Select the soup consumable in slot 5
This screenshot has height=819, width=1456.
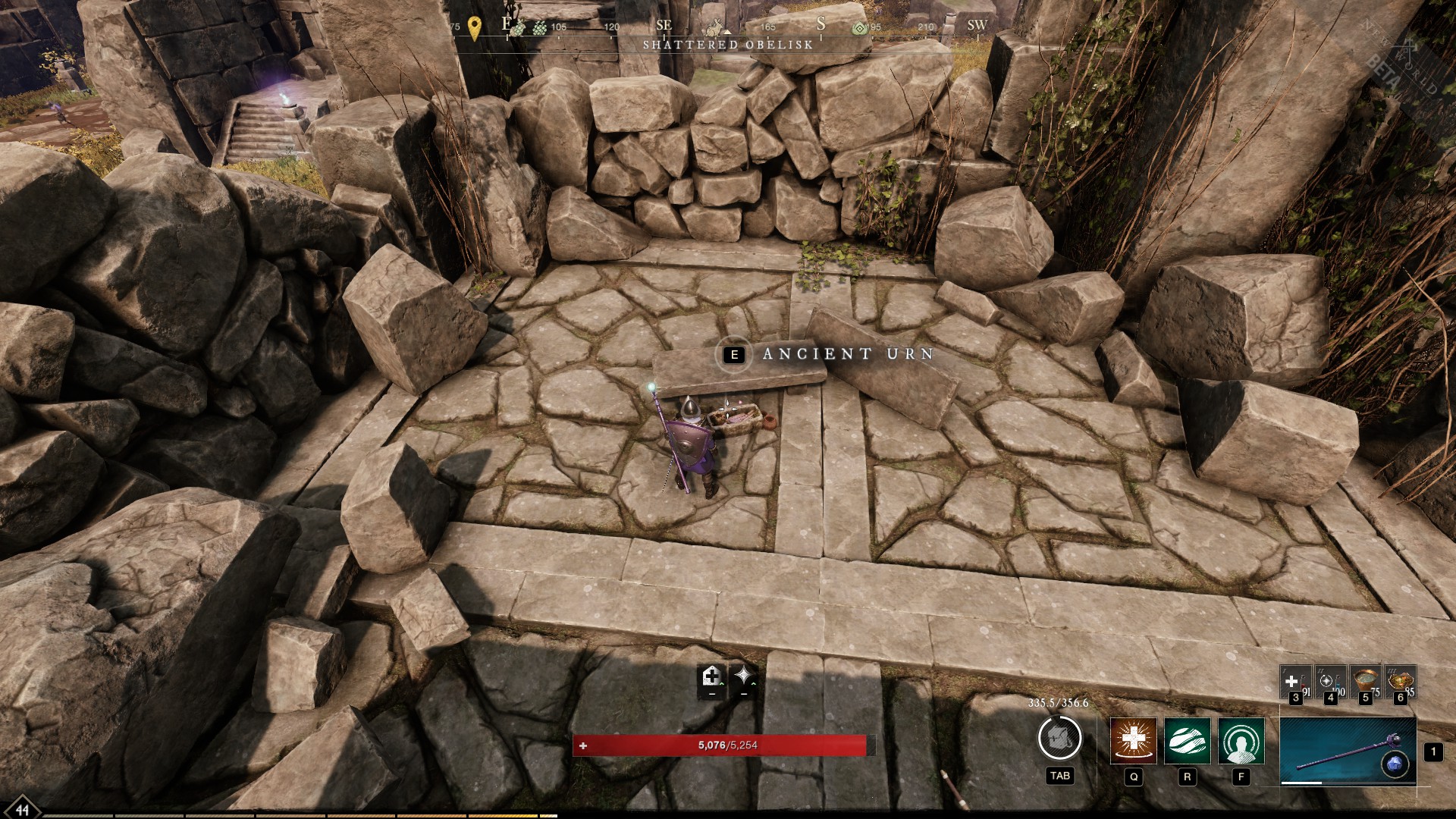click(x=1366, y=679)
